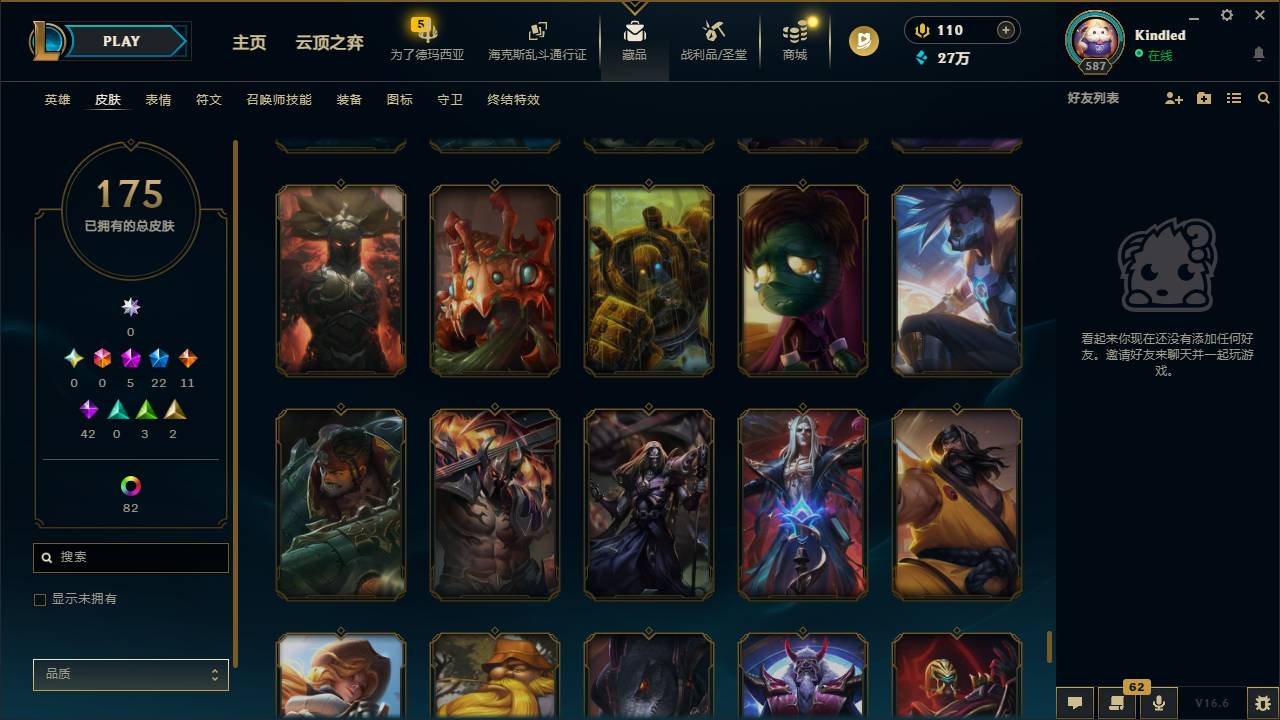Open friend list search with the magnifier icon

[x=1263, y=98]
